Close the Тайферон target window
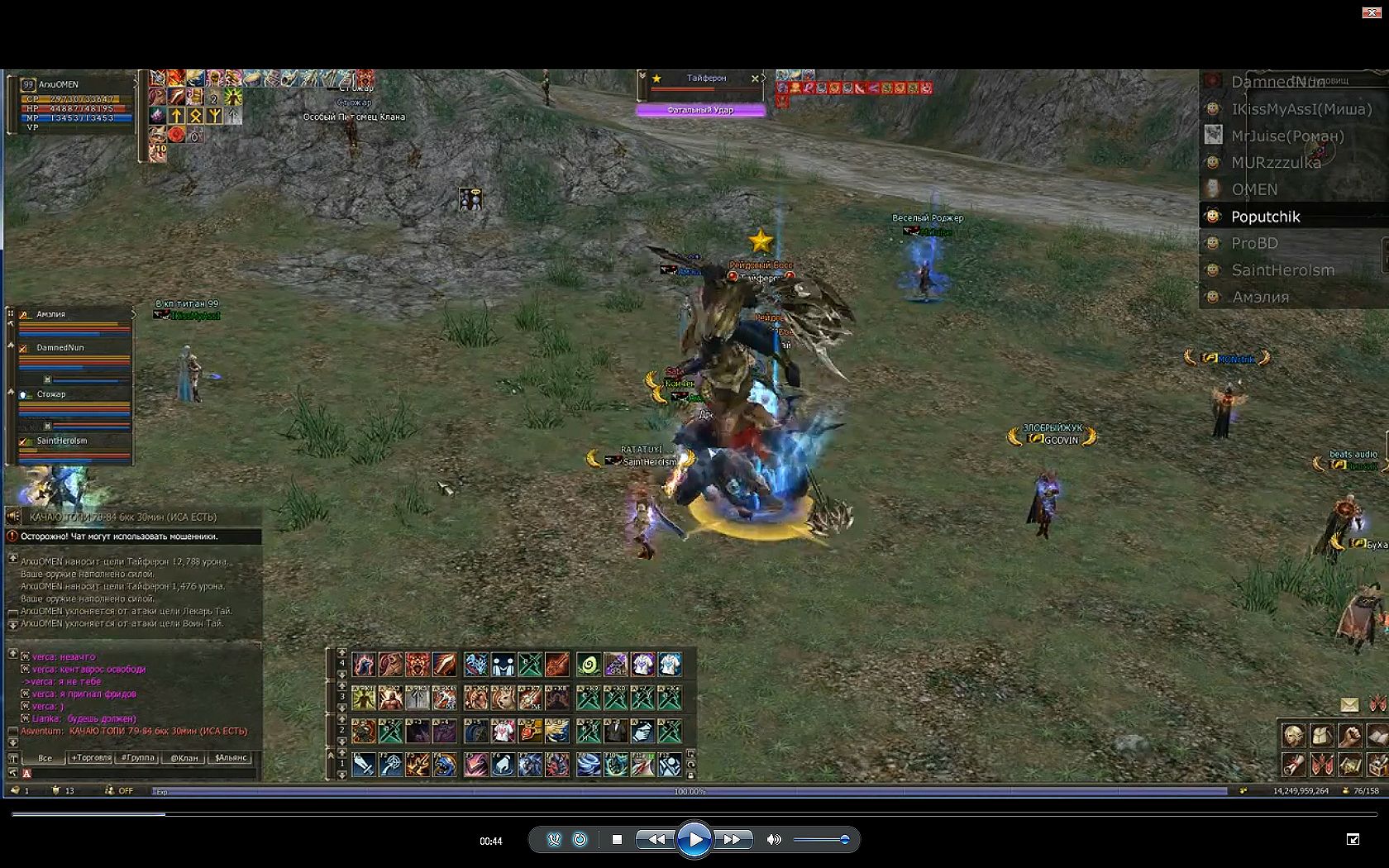The height and width of the screenshot is (868, 1389). pyautogui.click(x=754, y=79)
